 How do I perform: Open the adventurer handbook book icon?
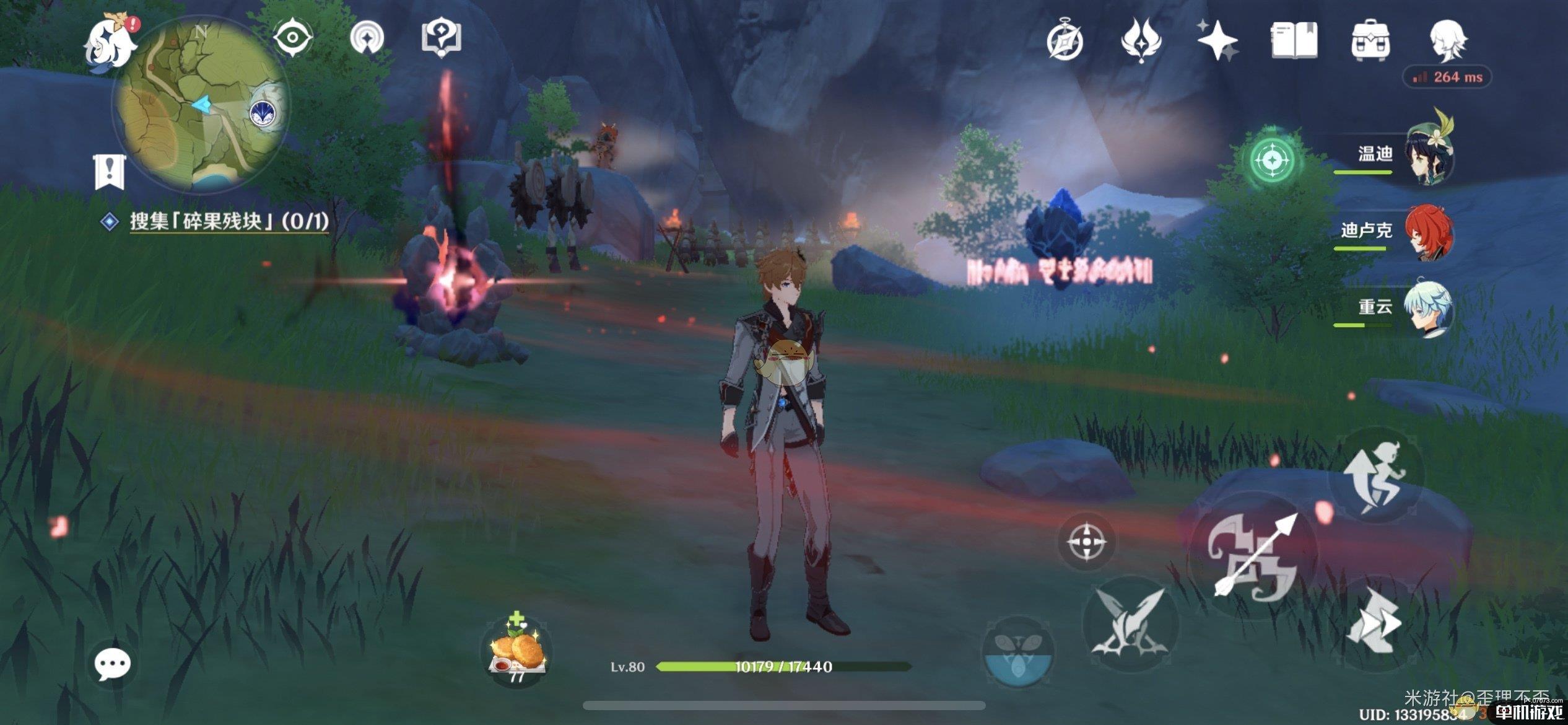(1294, 41)
